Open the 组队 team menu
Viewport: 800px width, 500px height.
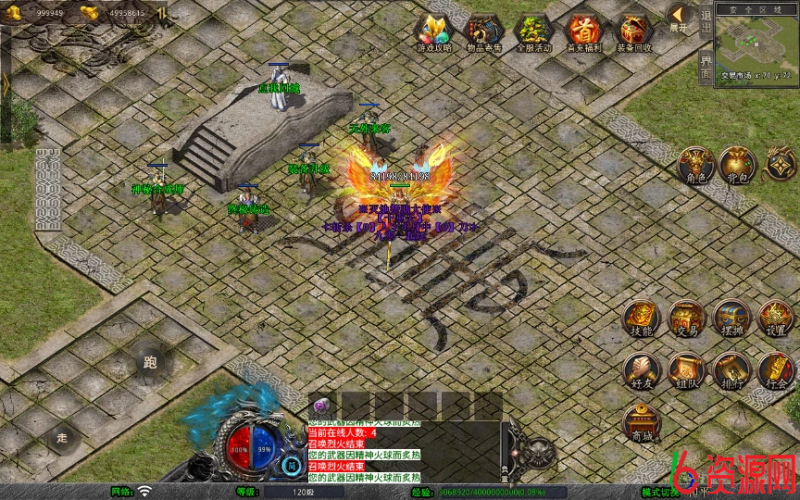pos(687,370)
